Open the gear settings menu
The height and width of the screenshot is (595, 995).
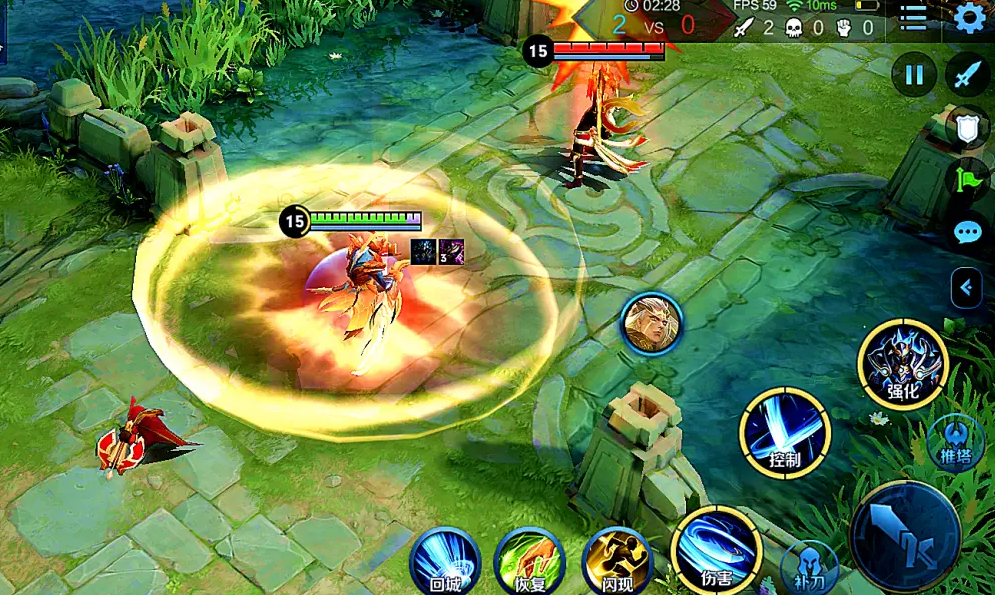[968, 18]
